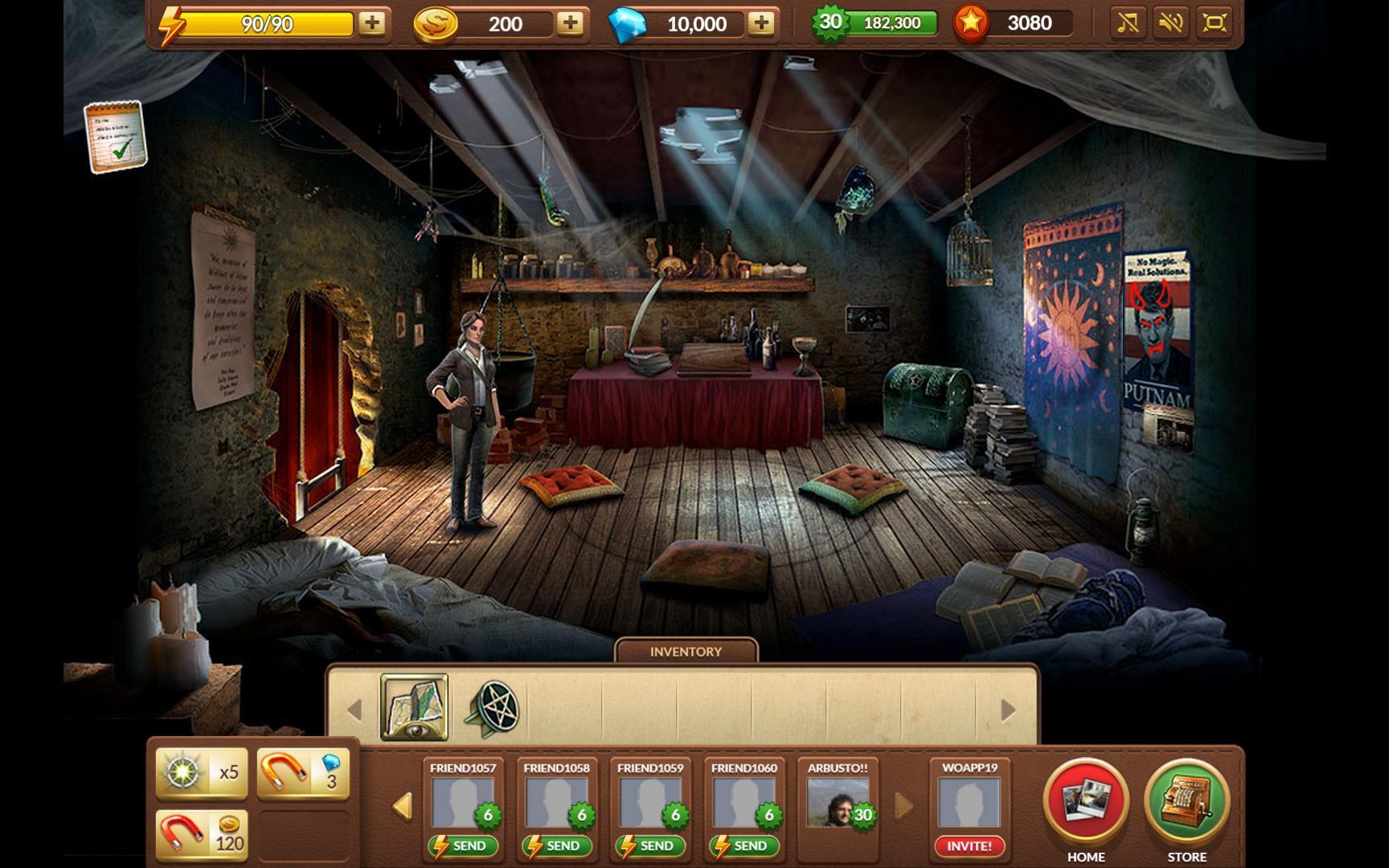Send energy to FRIEND1060

pyautogui.click(x=744, y=845)
